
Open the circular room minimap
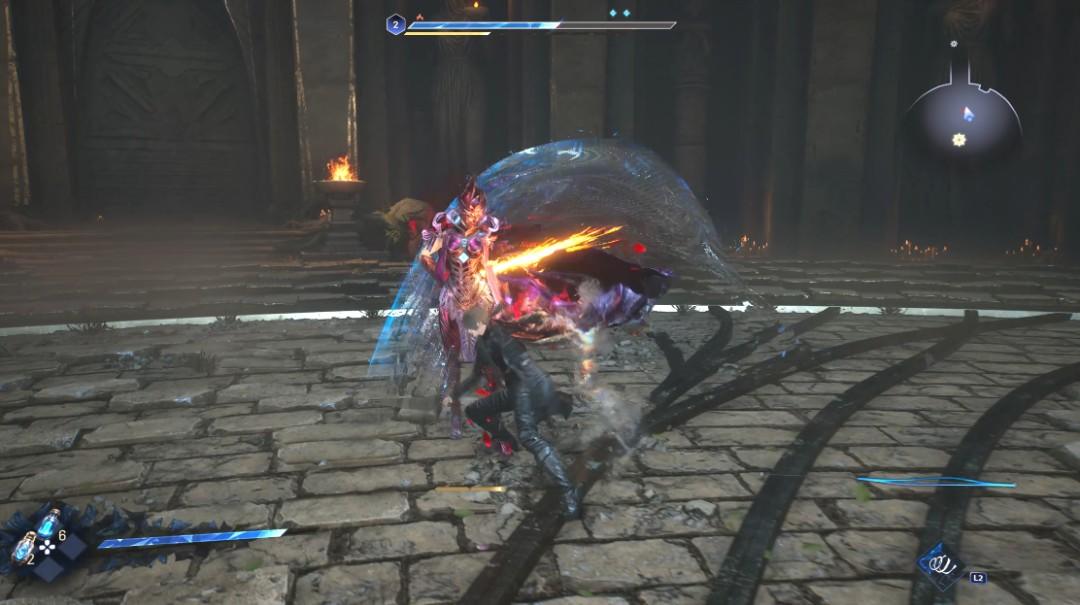962,122
